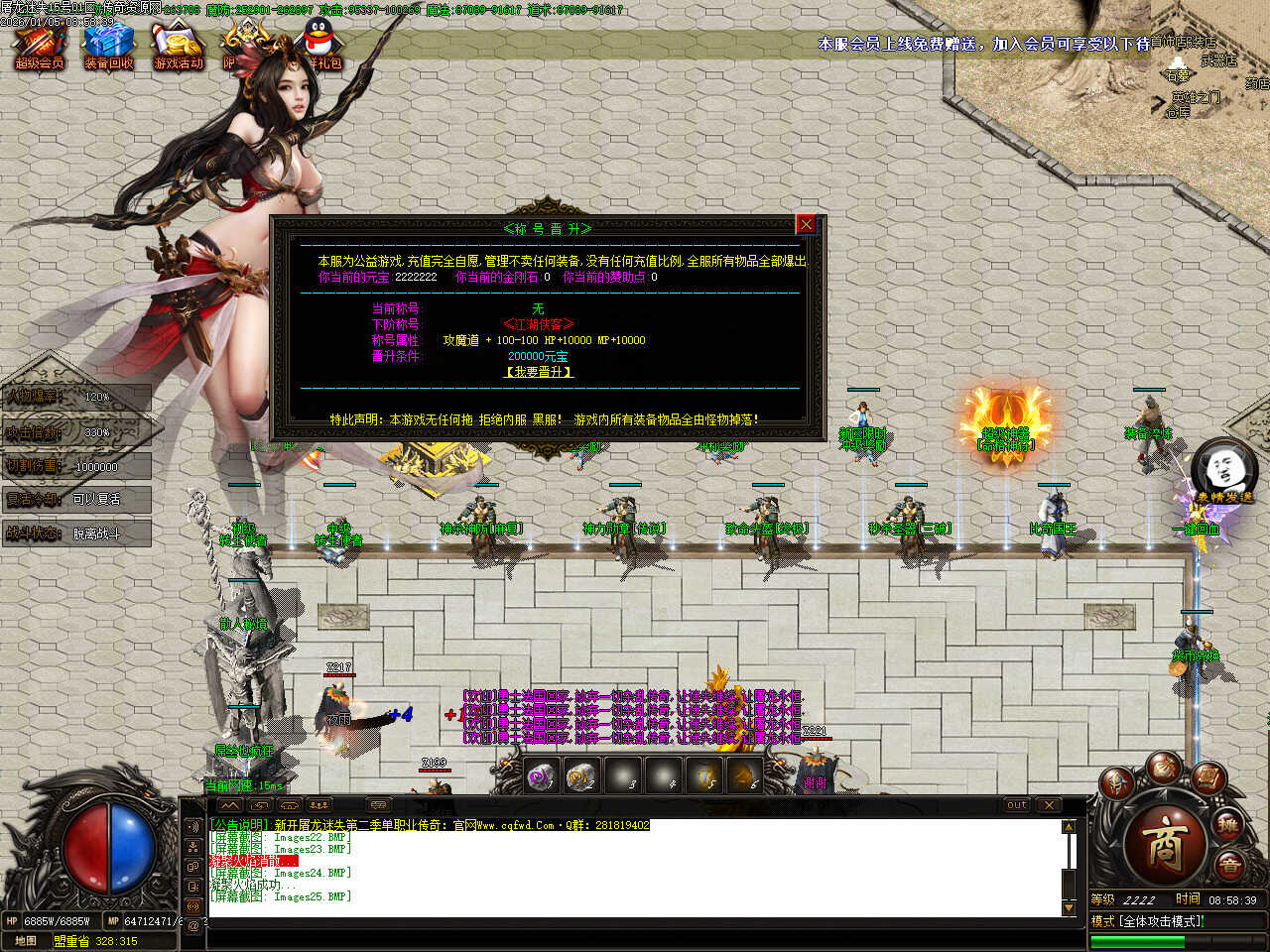
Task: Open the large 商 shop button
Action: 1165,844
